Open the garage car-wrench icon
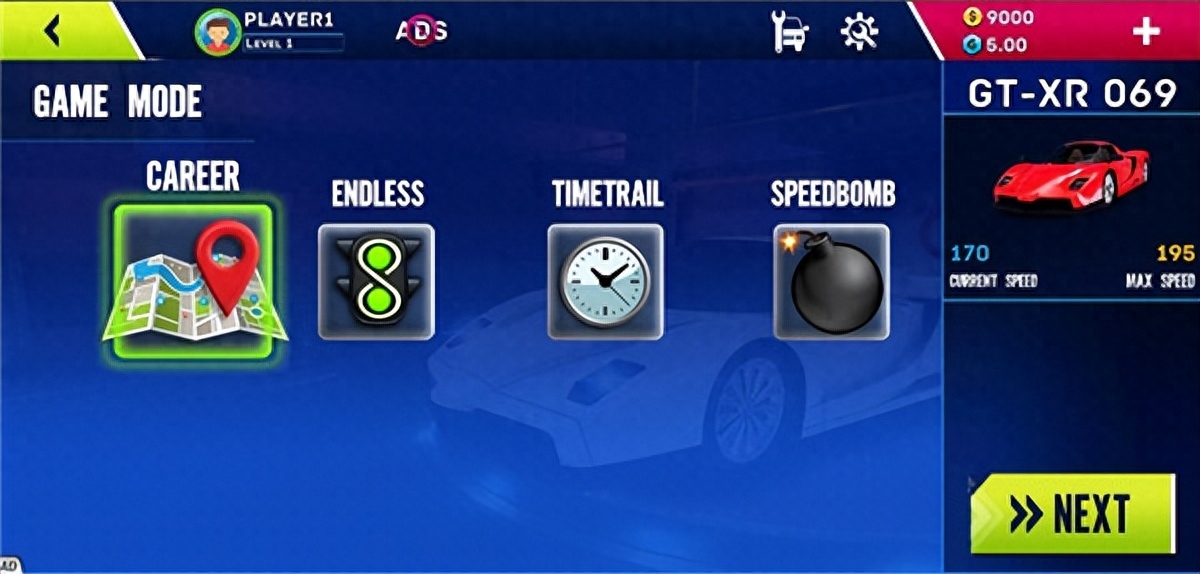Screen dimensions: 1200x574 tap(790, 32)
